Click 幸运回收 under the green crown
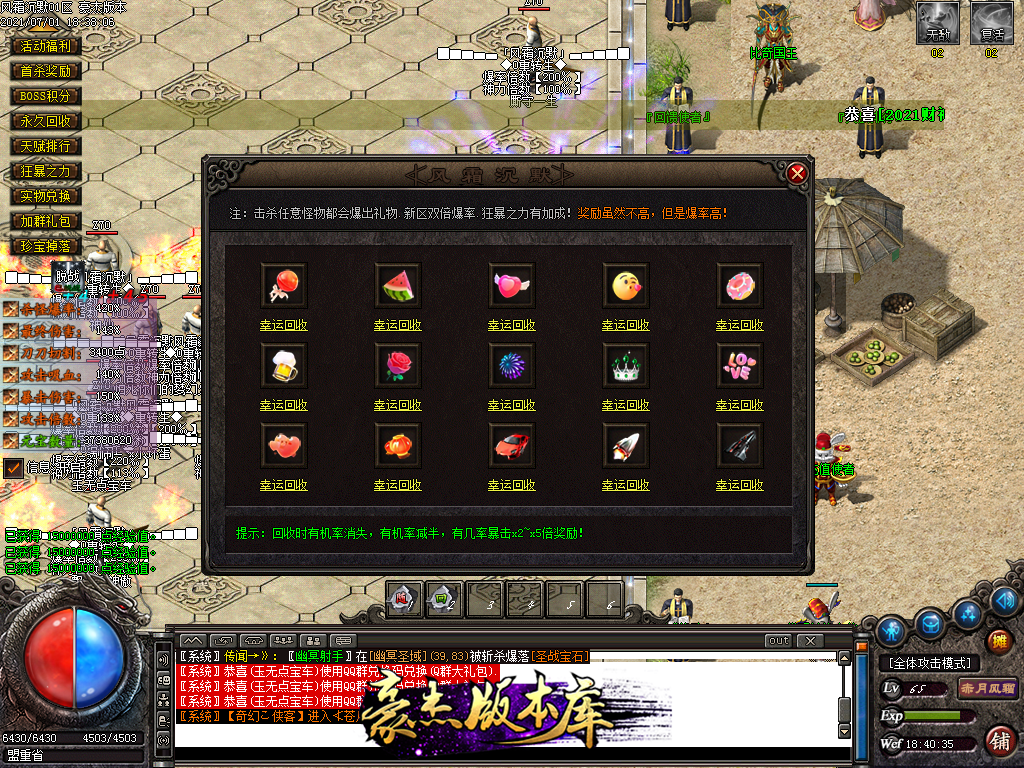1024x768 pixels. click(x=626, y=405)
